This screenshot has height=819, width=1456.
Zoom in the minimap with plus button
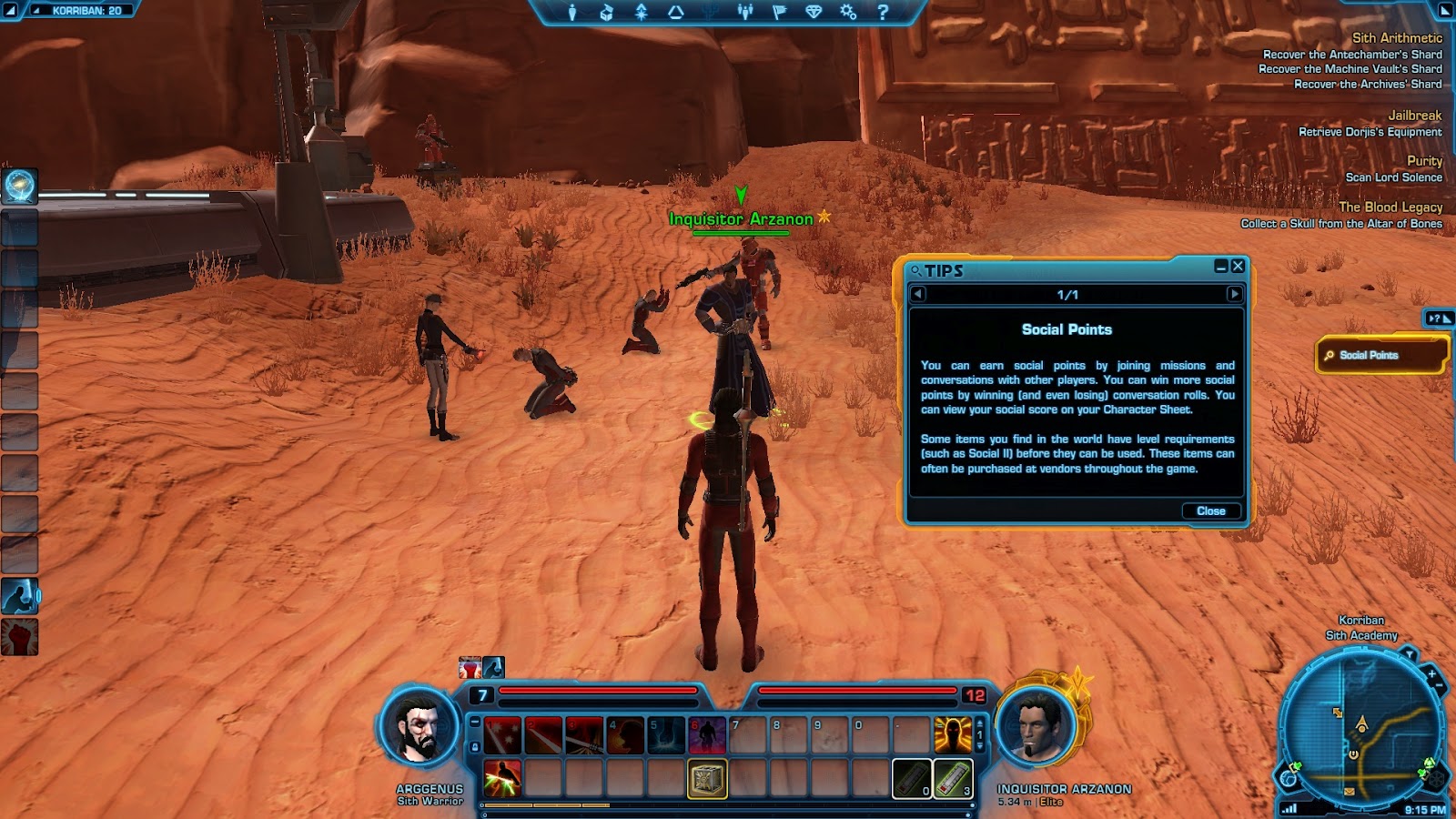pos(1431,674)
